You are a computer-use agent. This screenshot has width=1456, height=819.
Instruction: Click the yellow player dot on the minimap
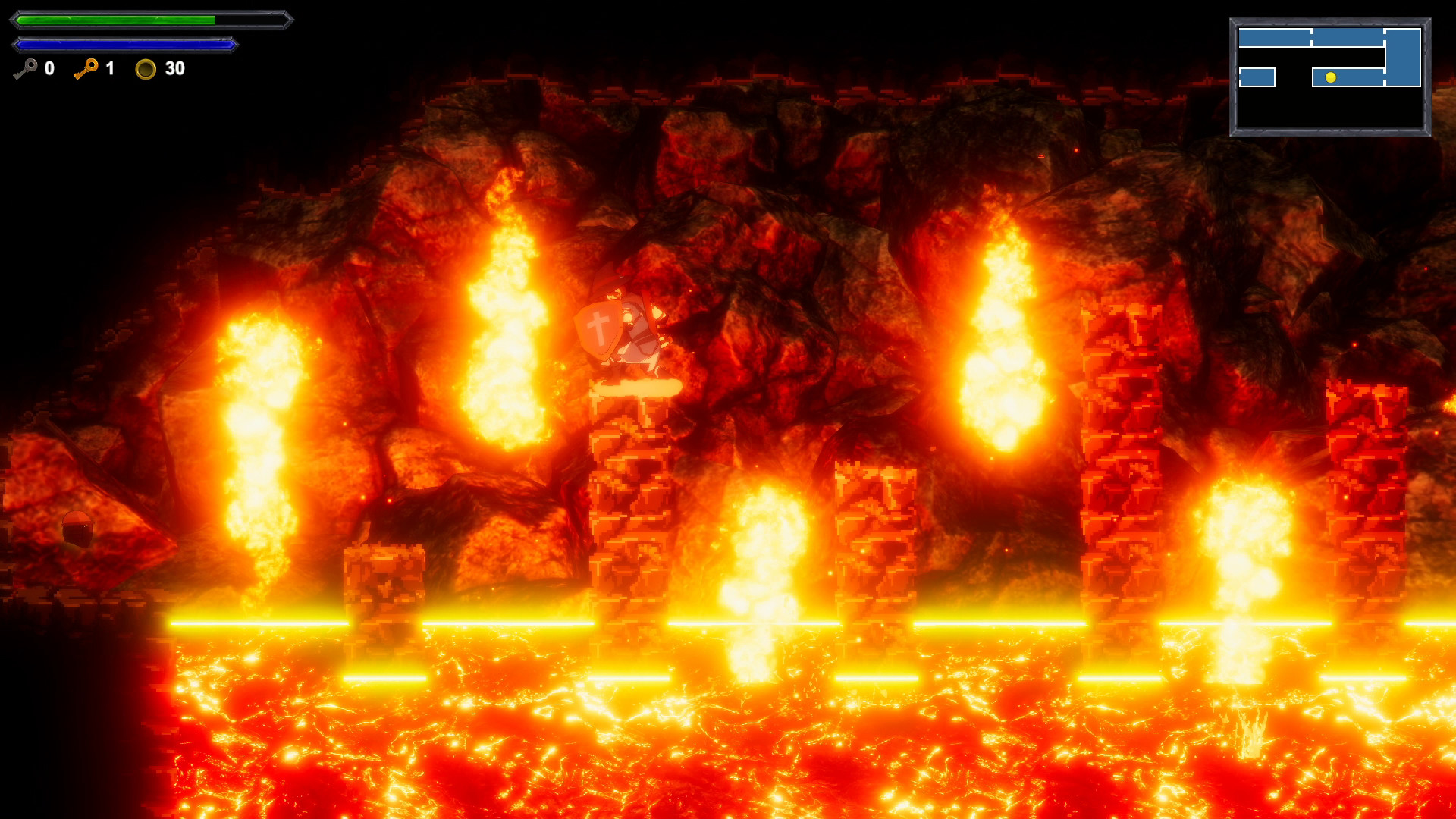click(1331, 77)
